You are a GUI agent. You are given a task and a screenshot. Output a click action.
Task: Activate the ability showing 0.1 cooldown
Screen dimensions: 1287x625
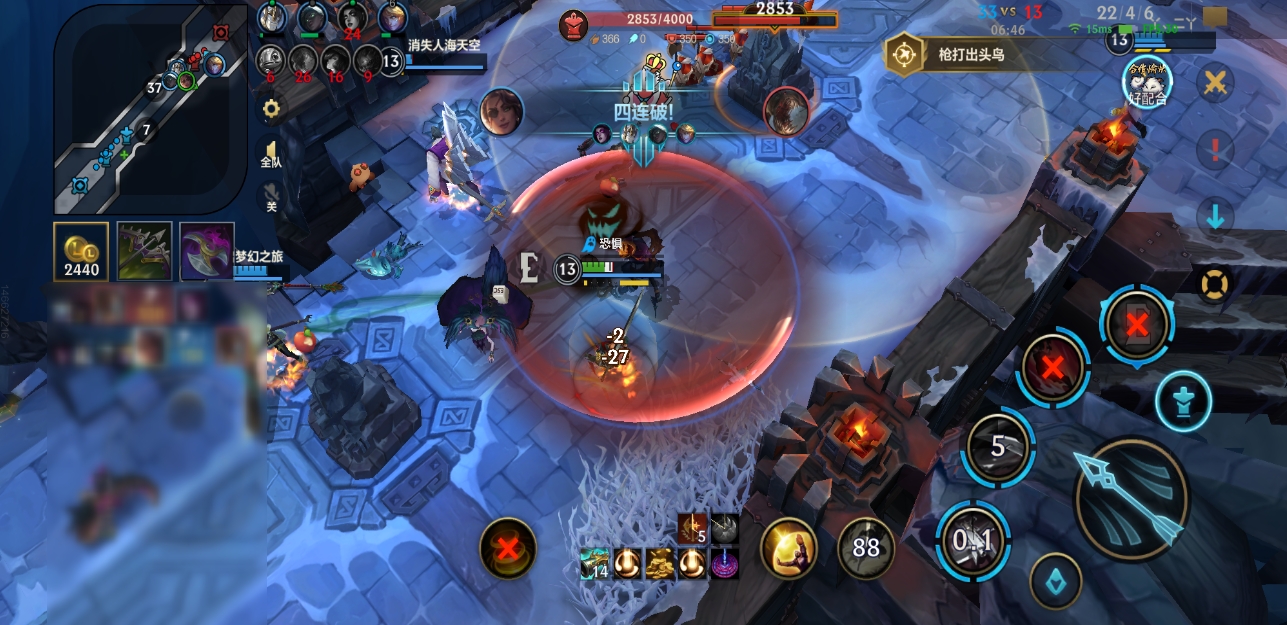coord(973,541)
